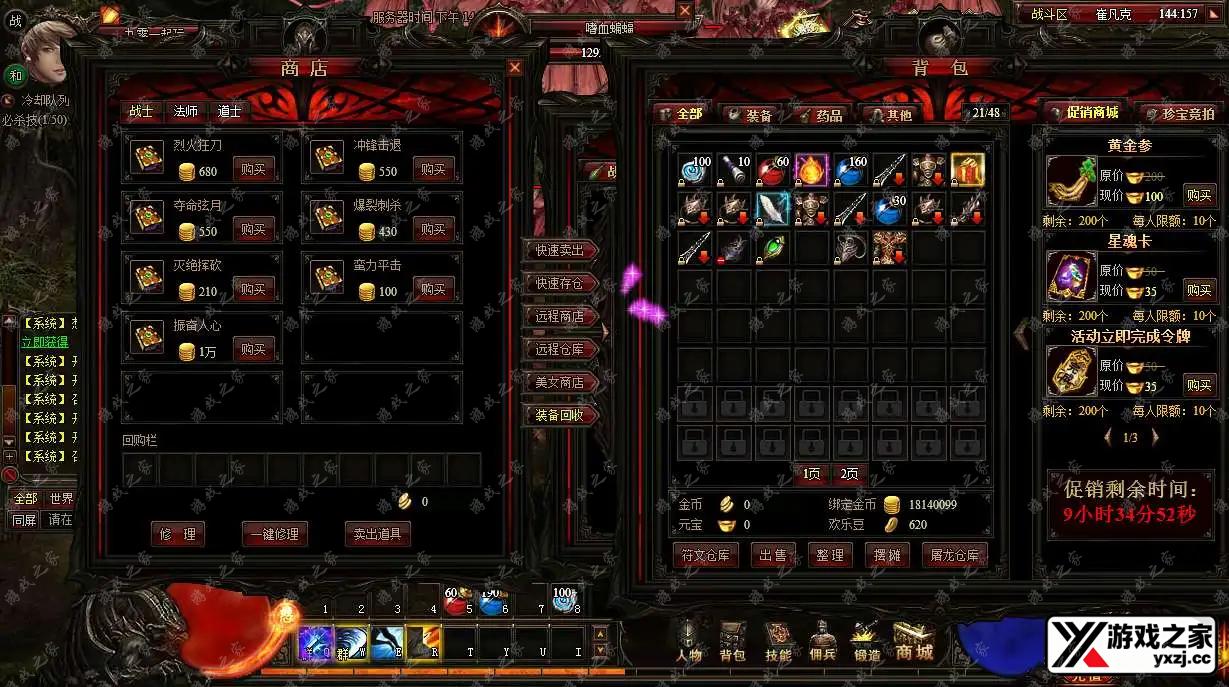Switch to the 珍宝竞拍 auction tab
Viewport: 1229px width, 687px height.
tap(1186, 114)
